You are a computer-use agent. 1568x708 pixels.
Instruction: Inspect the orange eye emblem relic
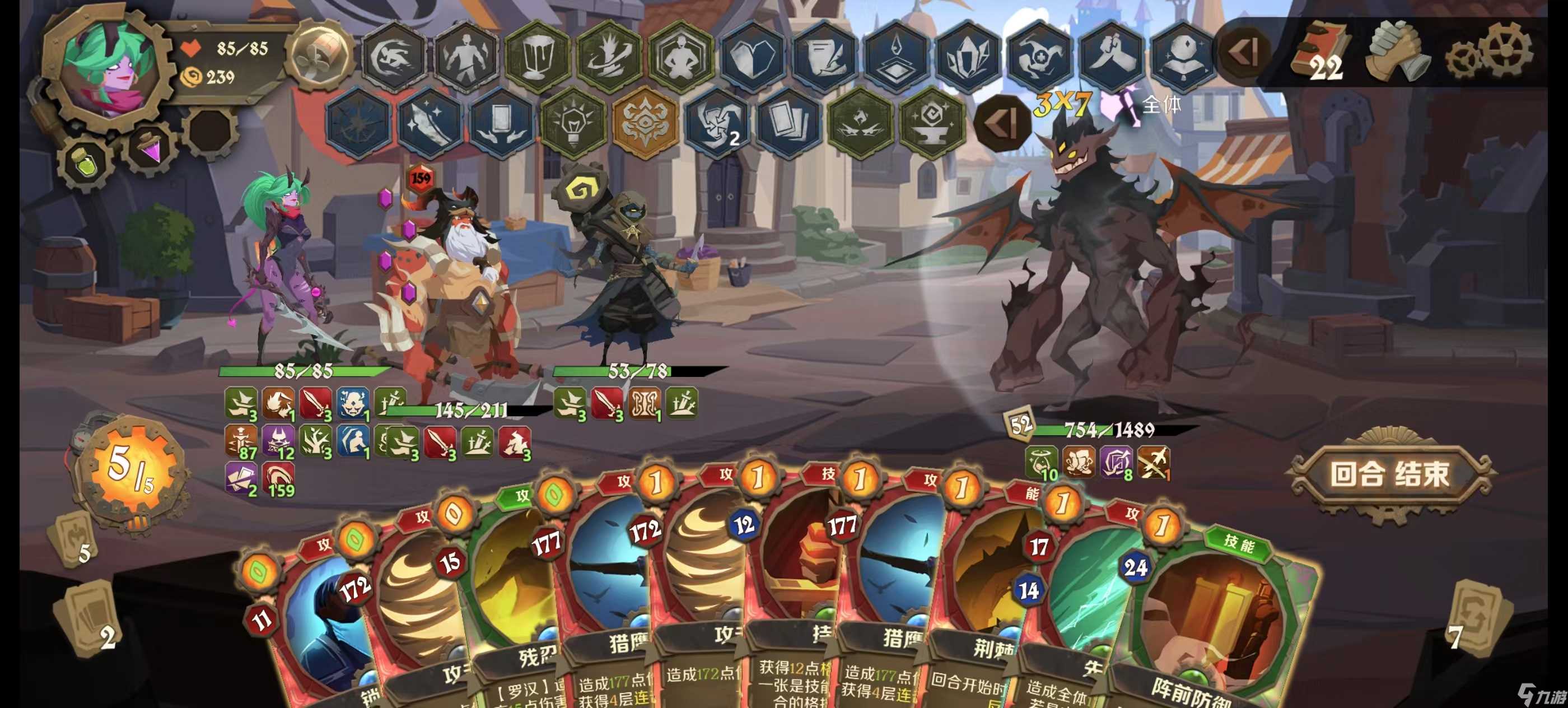pos(644,122)
